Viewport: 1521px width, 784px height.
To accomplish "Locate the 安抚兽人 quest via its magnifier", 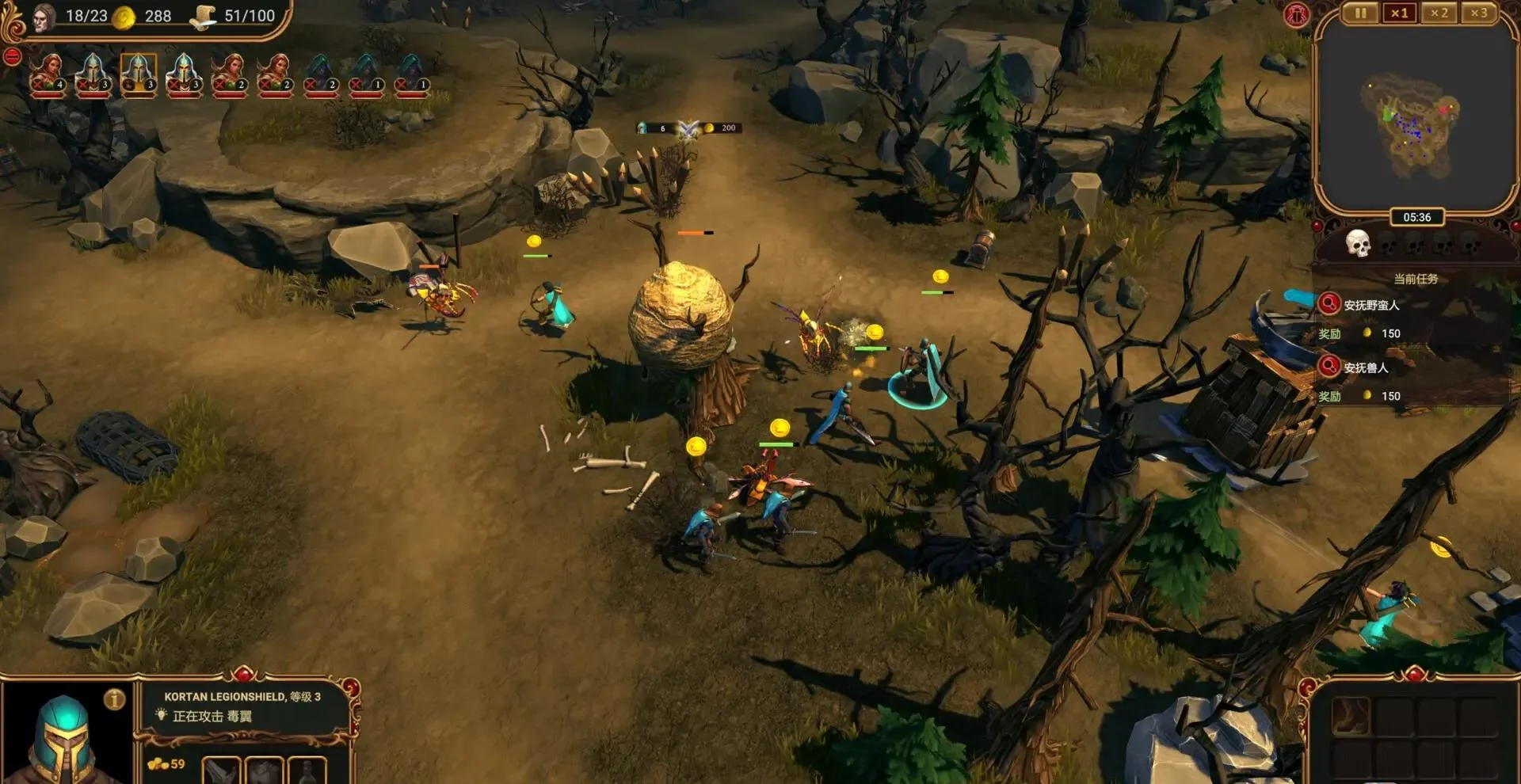I will coord(1328,366).
